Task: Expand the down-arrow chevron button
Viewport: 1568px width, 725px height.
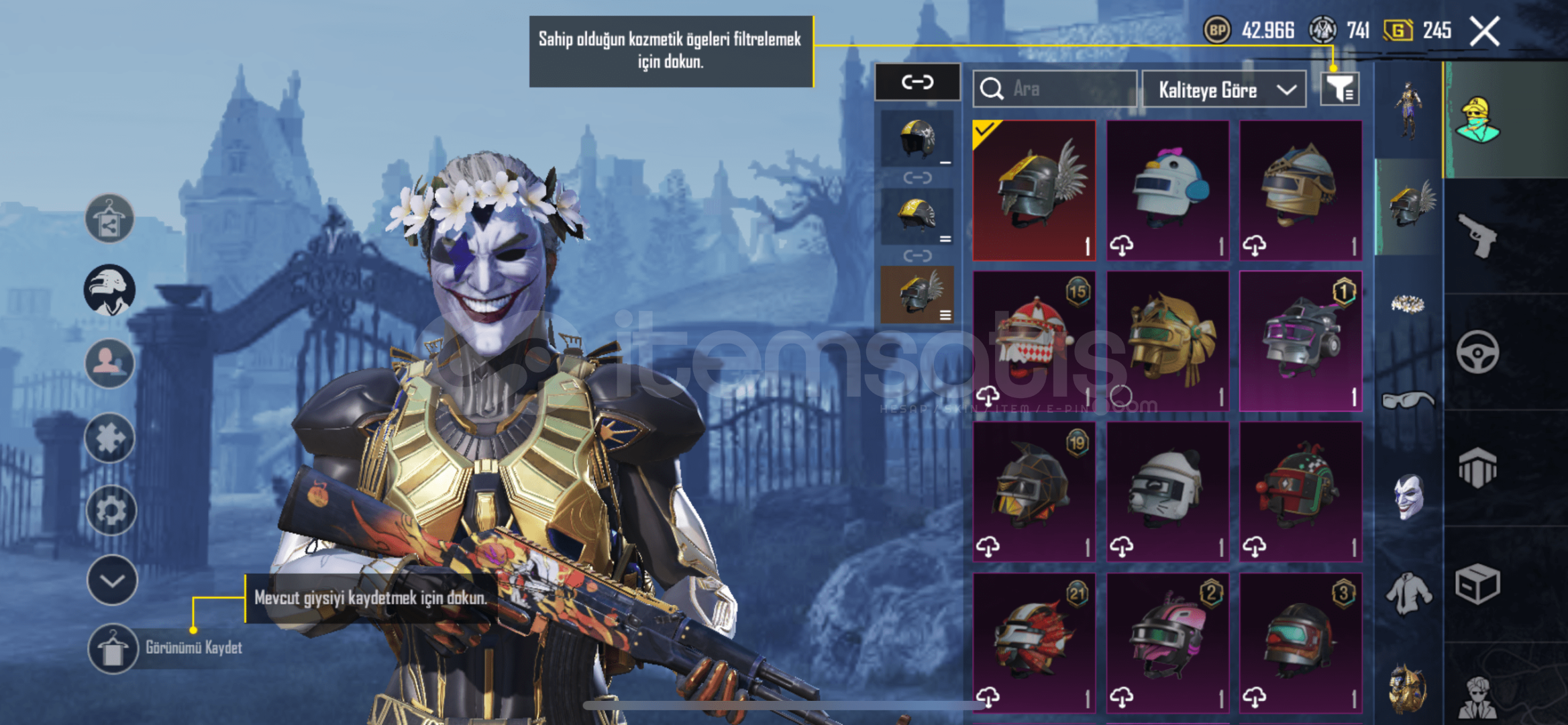Action: pyautogui.click(x=111, y=580)
